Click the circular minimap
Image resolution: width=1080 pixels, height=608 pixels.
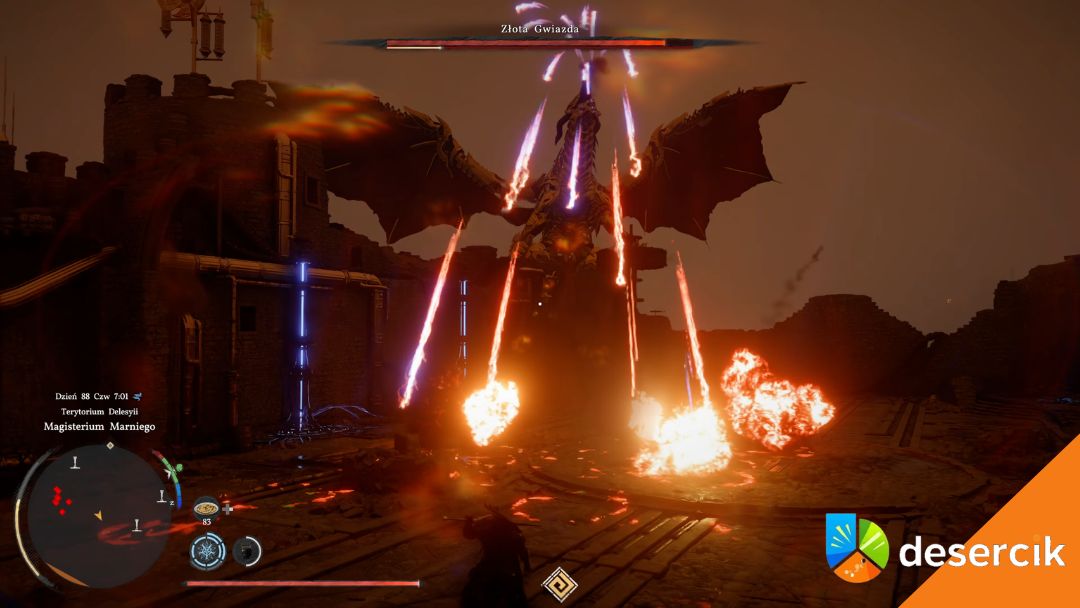click(x=93, y=516)
